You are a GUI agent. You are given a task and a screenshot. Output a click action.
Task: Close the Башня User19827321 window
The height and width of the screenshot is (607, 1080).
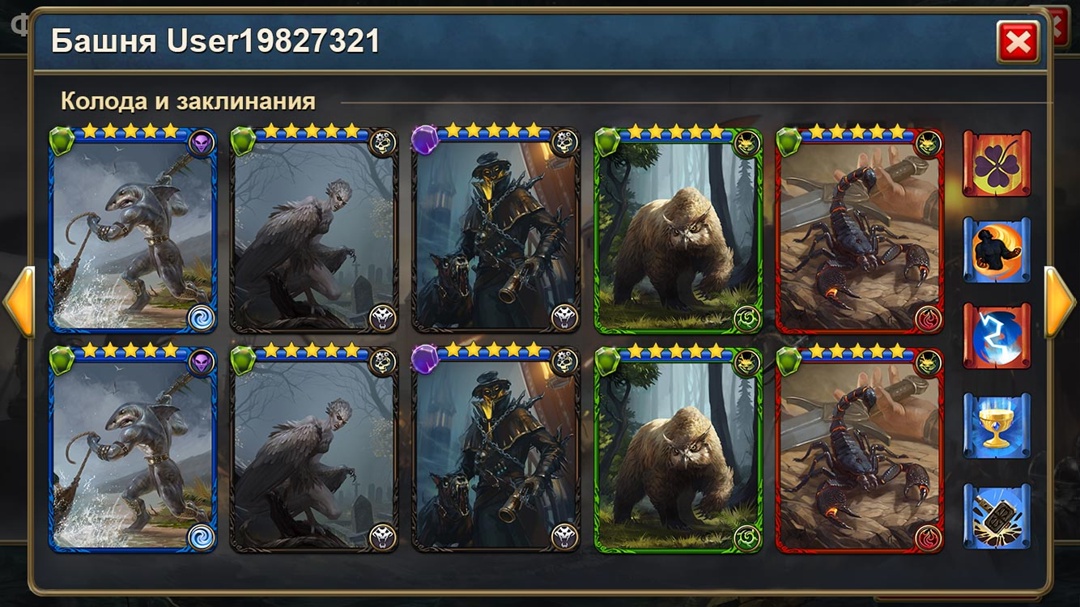[x=1017, y=42]
